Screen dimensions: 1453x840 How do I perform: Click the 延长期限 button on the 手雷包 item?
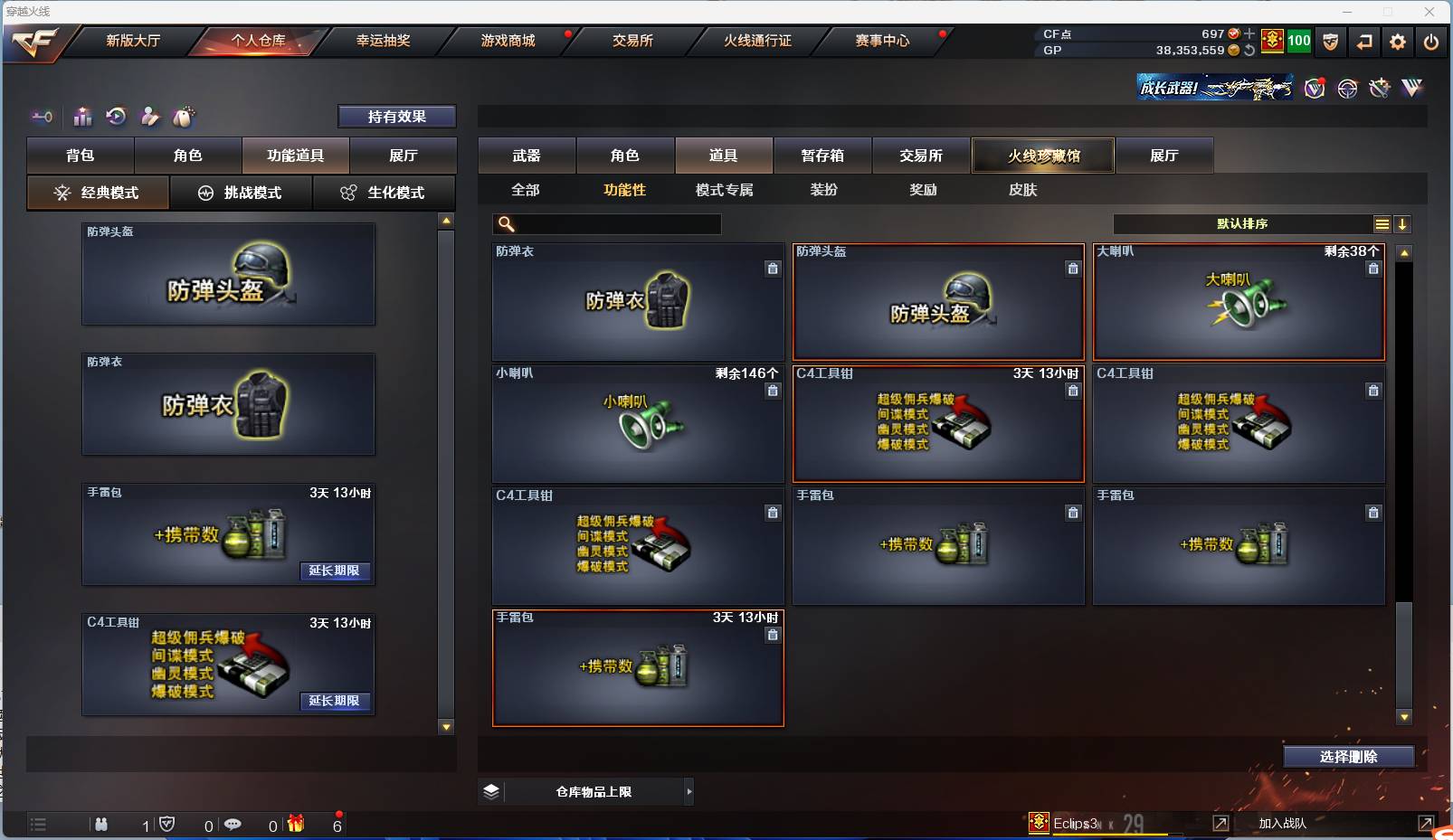coord(335,571)
